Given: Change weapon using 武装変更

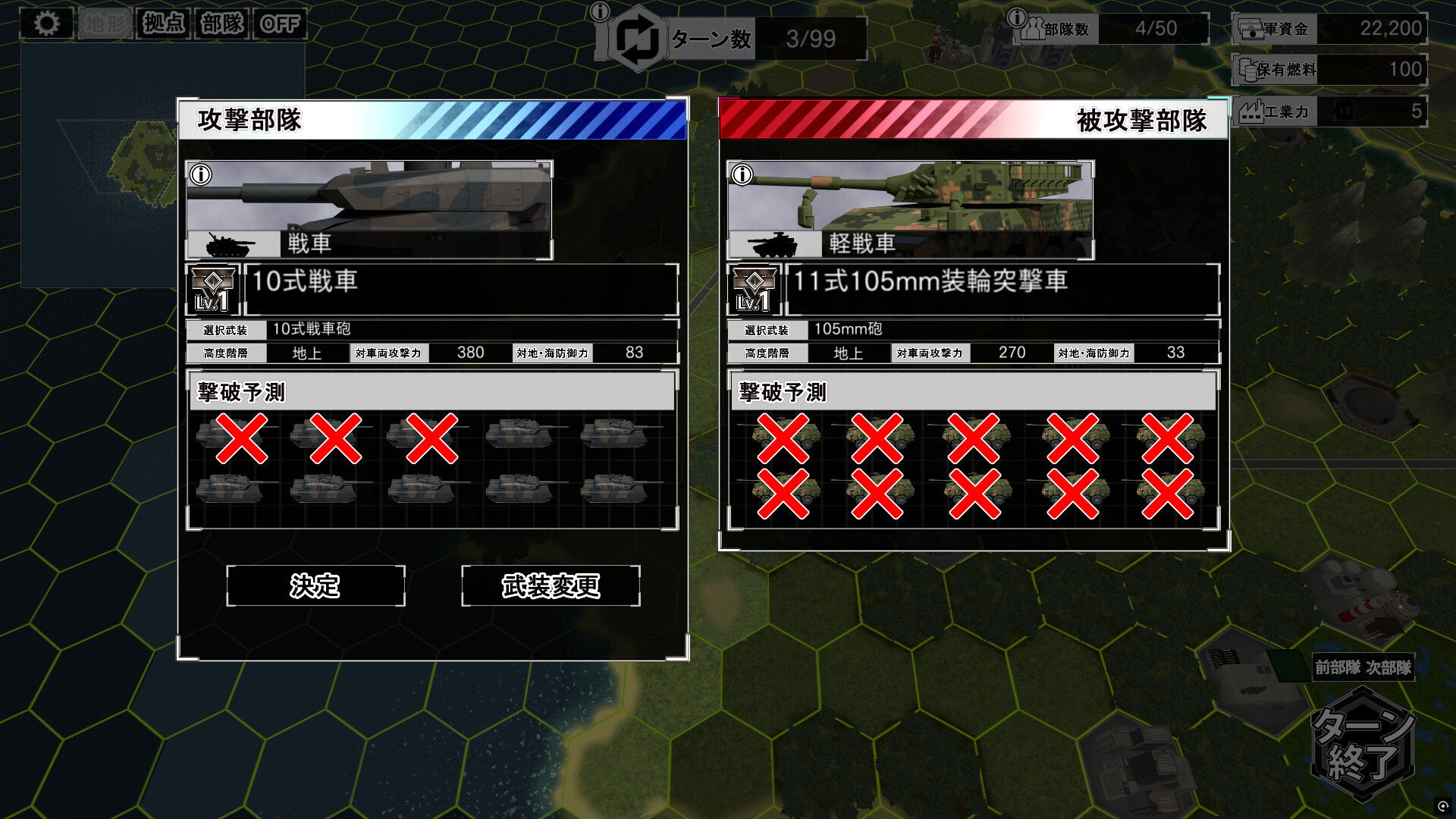Looking at the screenshot, I should tap(551, 585).
